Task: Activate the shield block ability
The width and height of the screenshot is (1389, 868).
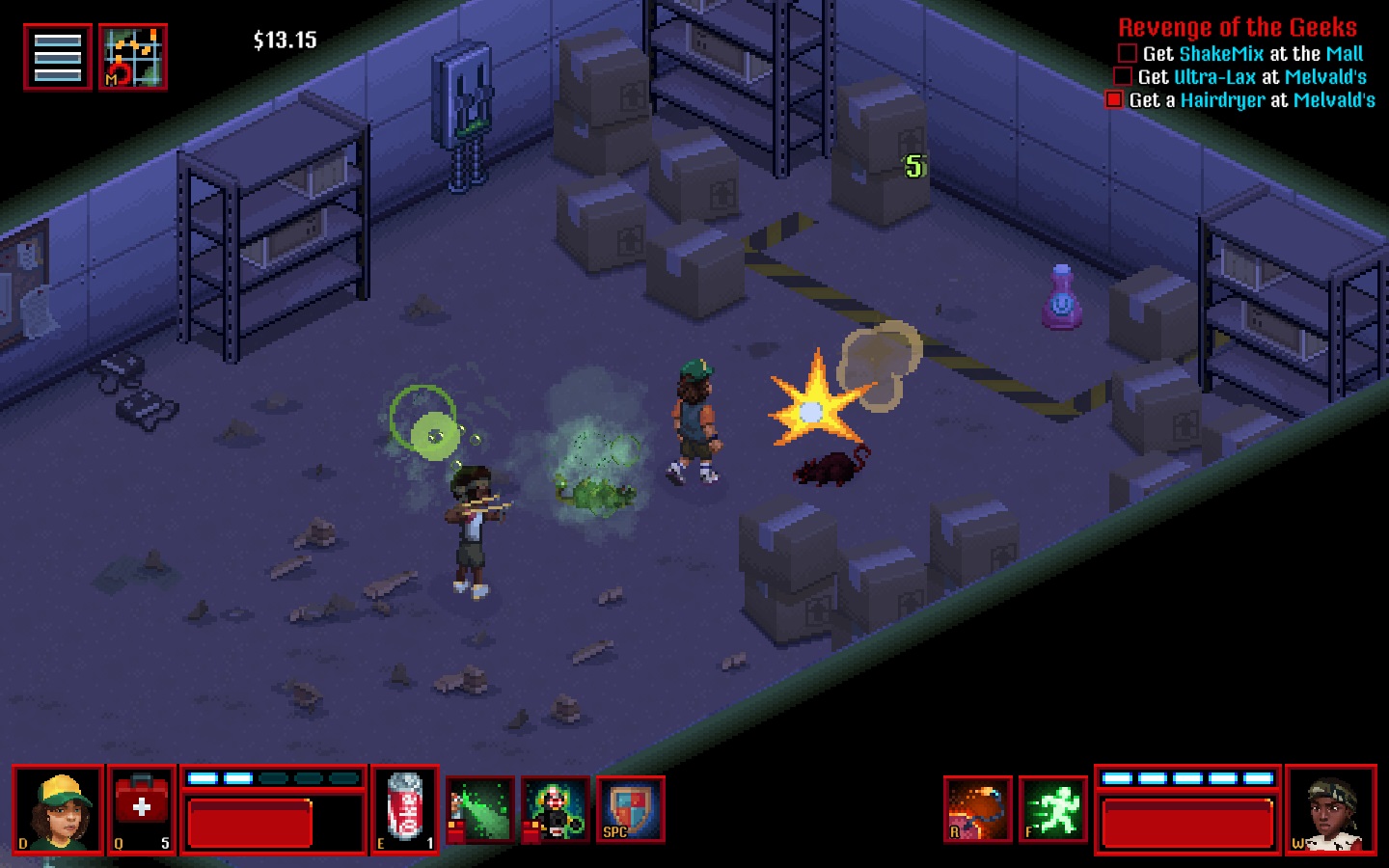Action: click(x=630, y=810)
